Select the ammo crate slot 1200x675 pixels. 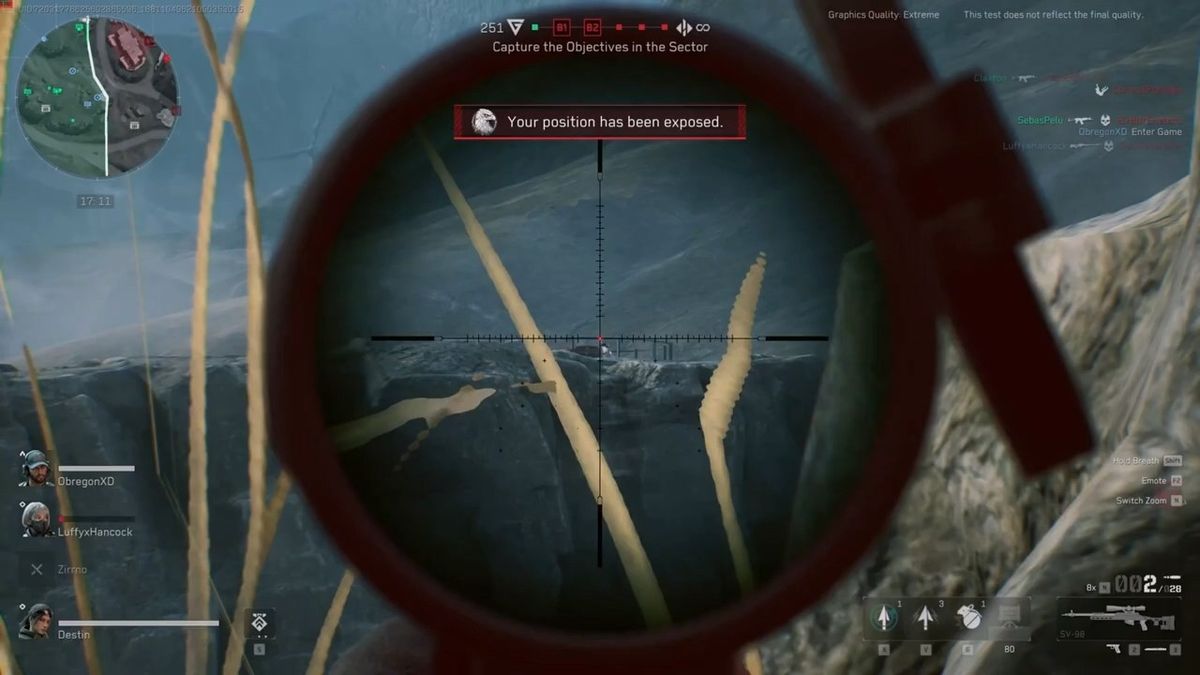click(1010, 617)
